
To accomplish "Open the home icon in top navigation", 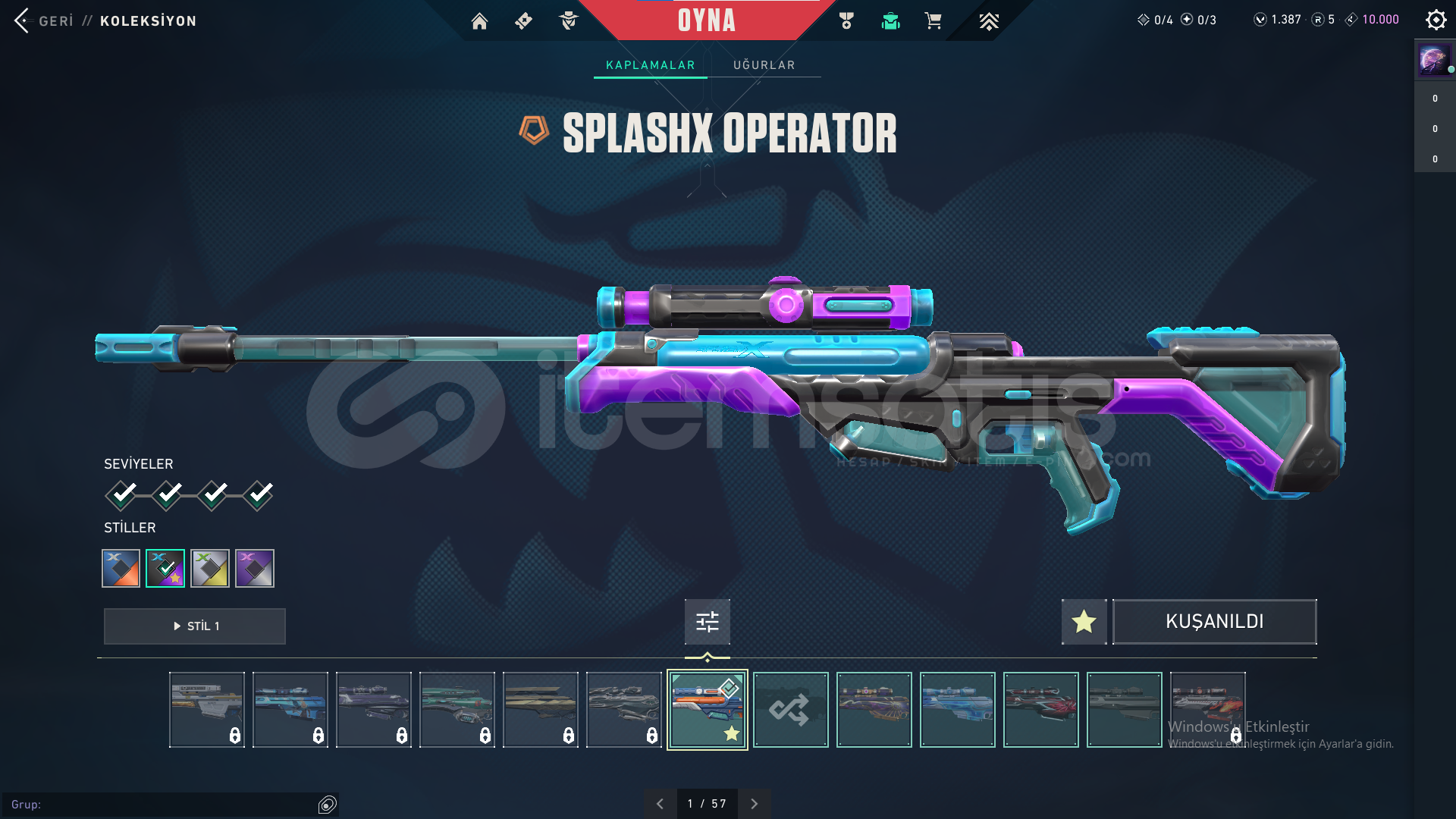I will coord(479,21).
